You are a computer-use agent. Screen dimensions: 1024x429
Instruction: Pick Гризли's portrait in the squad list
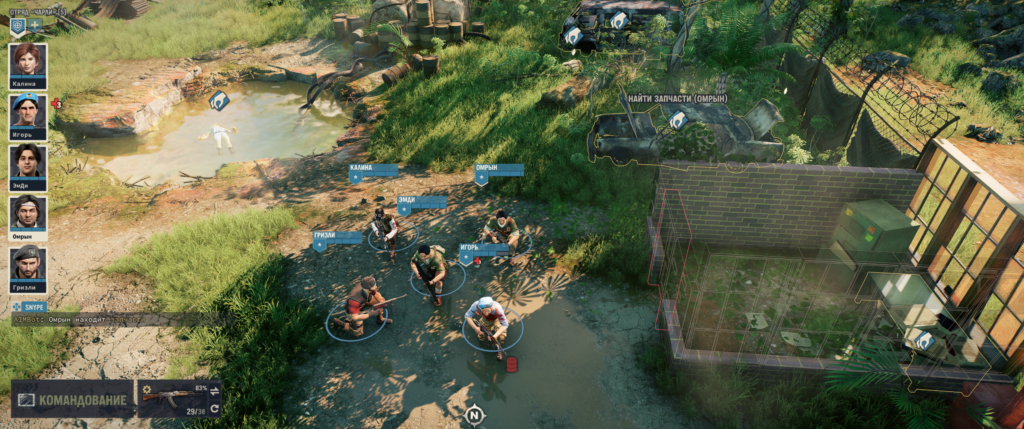coord(28,262)
